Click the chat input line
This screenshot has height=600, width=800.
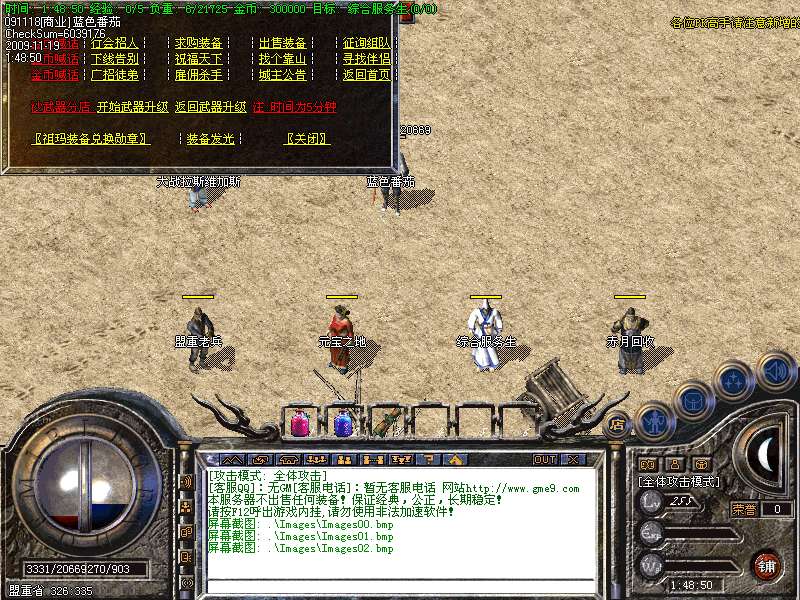tap(400, 586)
